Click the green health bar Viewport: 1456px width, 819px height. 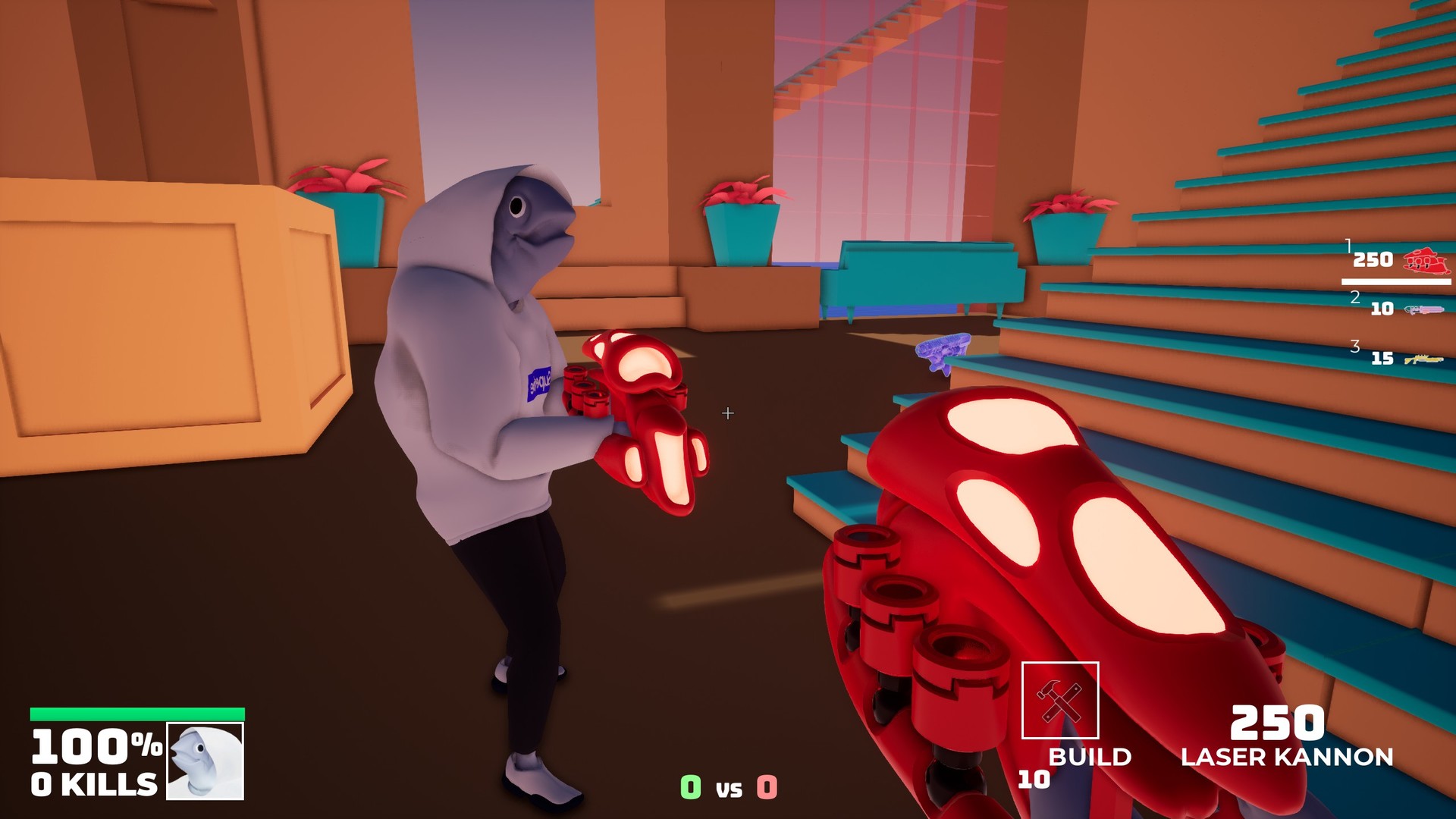pyautogui.click(x=136, y=714)
